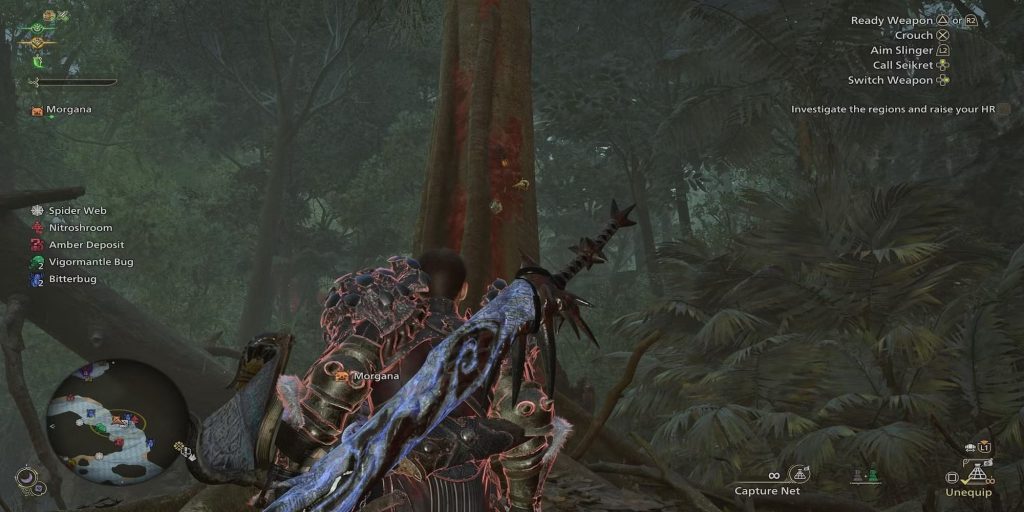This screenshot has width=1024, height=512.
Task: Select the Capture Net slinger icon
Action: 798,473
